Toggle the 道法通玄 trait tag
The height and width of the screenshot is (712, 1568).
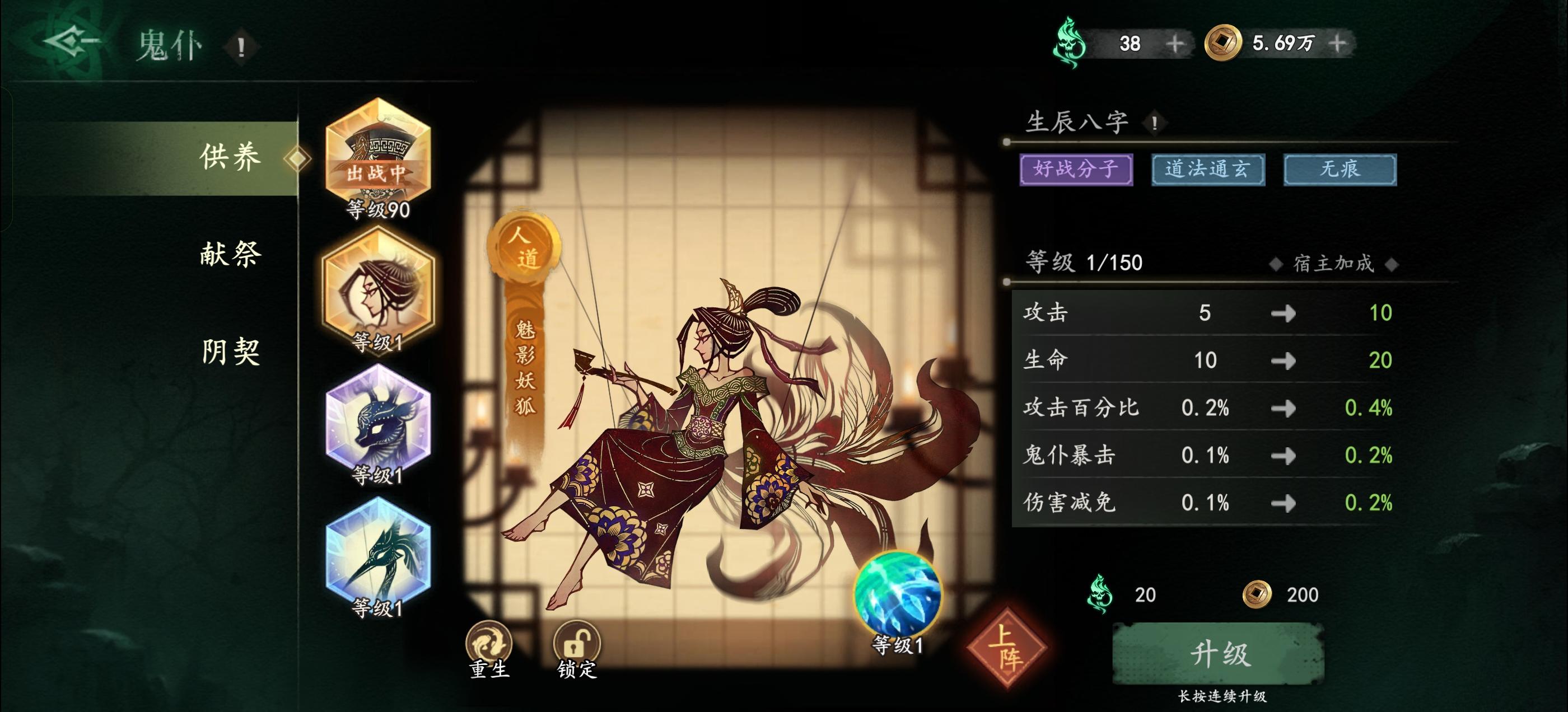tap(1208, 170)
